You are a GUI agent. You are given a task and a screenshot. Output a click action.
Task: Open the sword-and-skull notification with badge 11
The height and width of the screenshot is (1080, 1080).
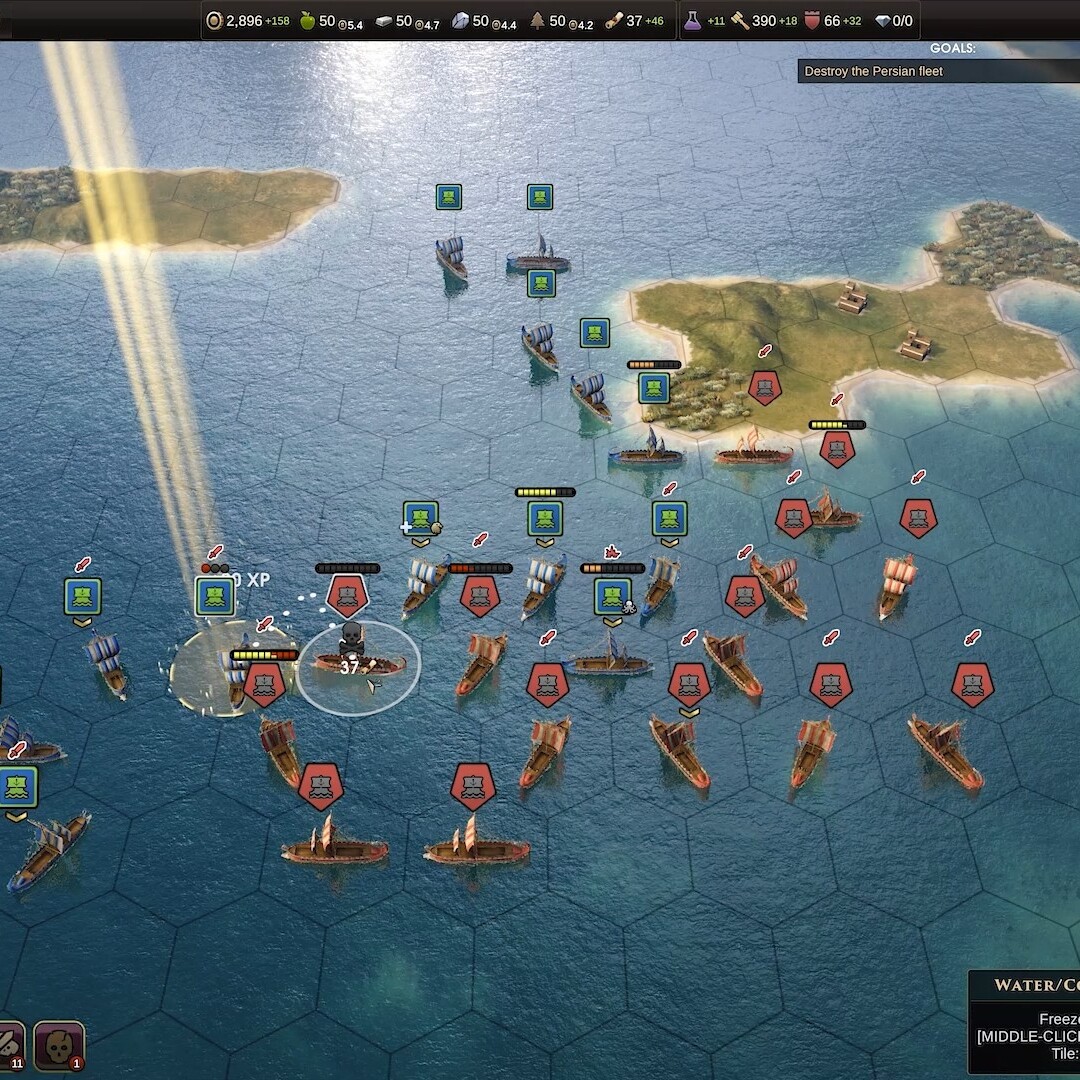8,1046
